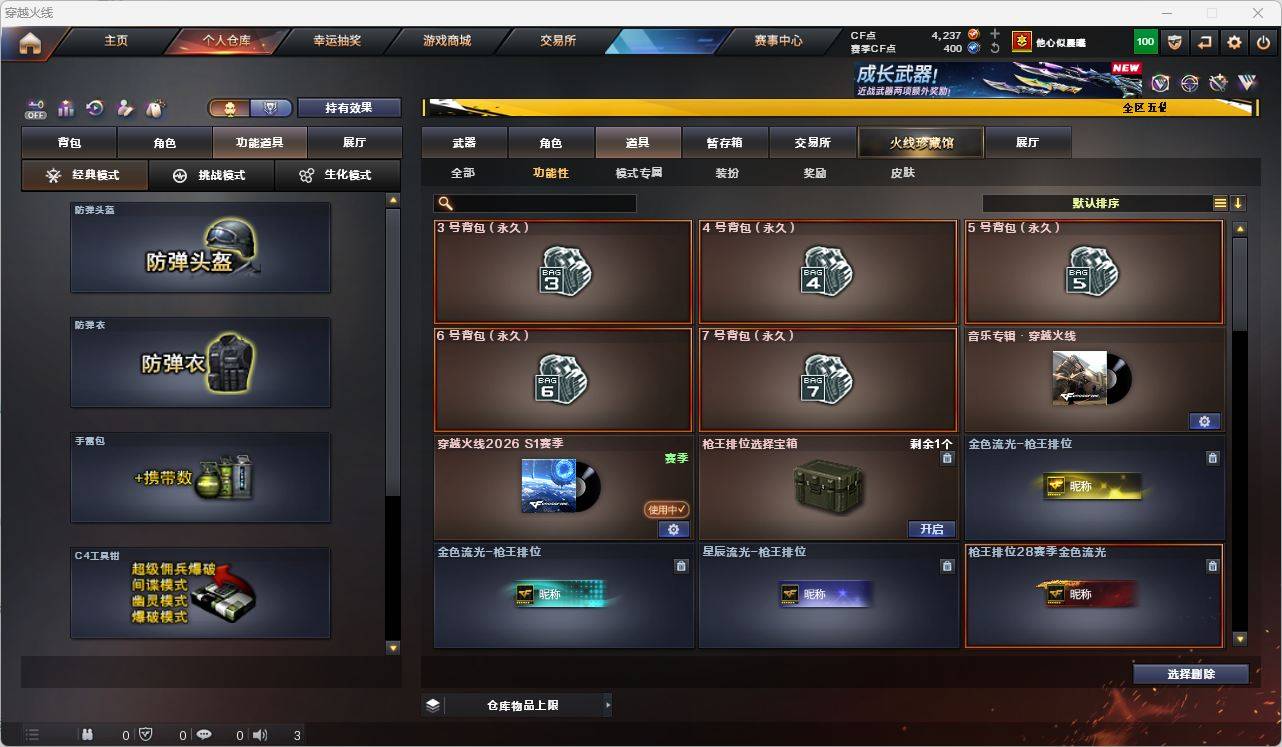Open the settings gear in the title bar
This screenshot has width=1282, height=747.
(x=1233, y=42)
